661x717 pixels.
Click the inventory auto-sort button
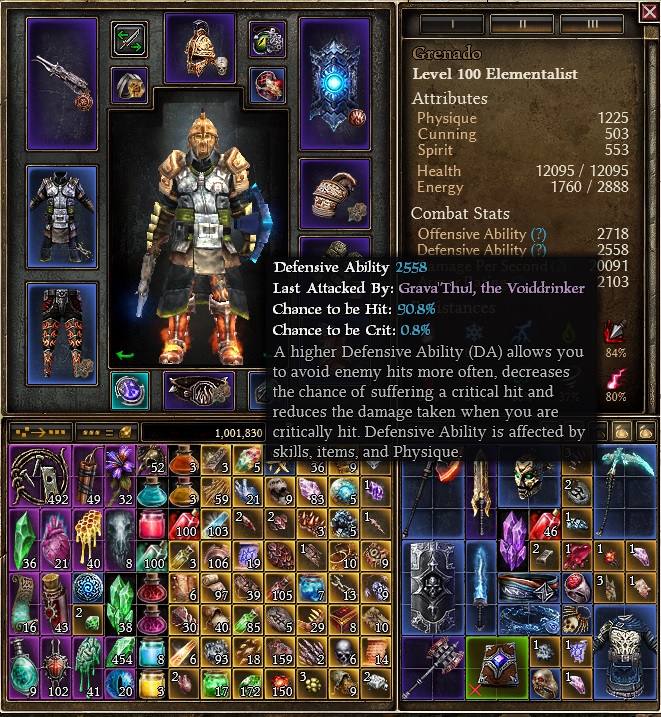click(40, 431)
